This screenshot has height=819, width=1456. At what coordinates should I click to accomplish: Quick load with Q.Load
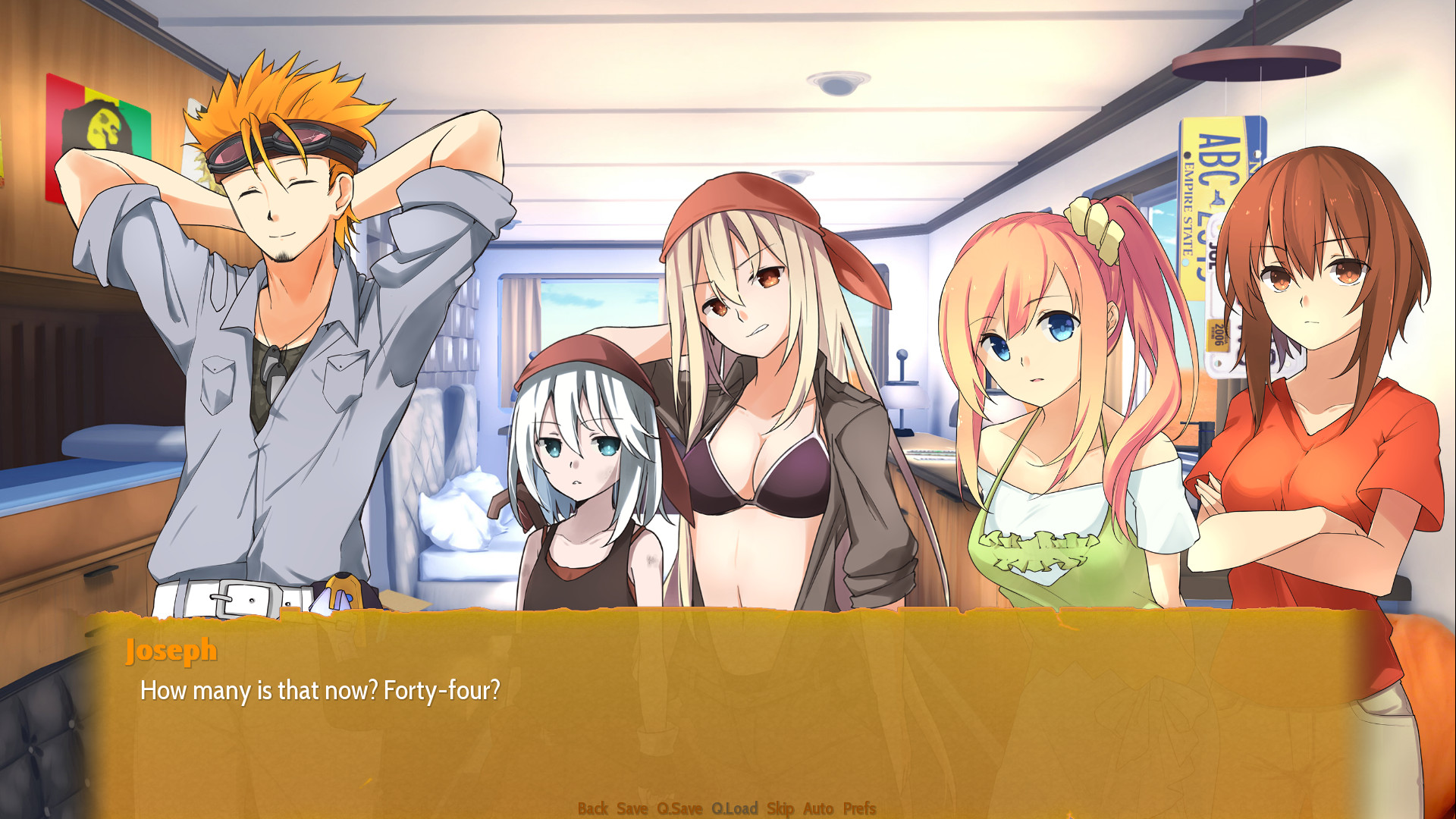[734, 808]
